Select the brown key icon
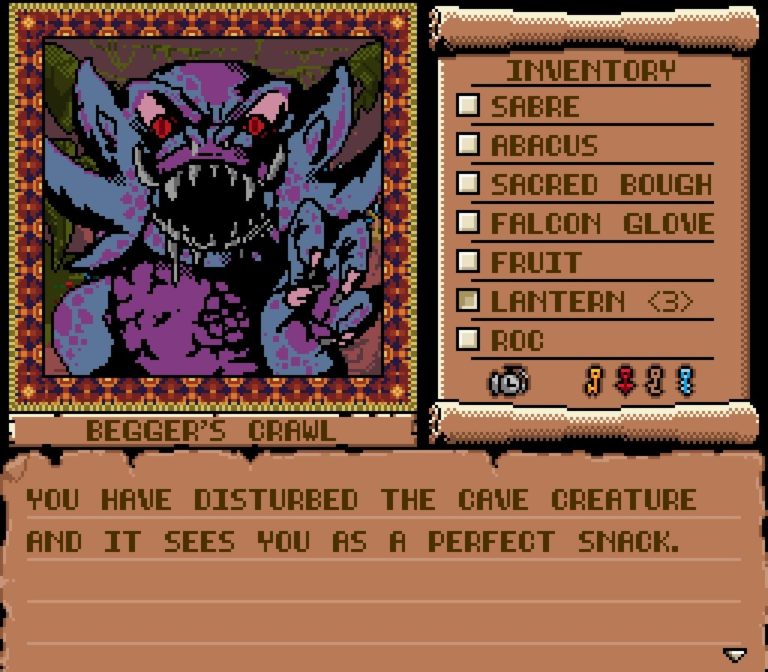This screenshot has width=768, height=672. coord(655,381)
